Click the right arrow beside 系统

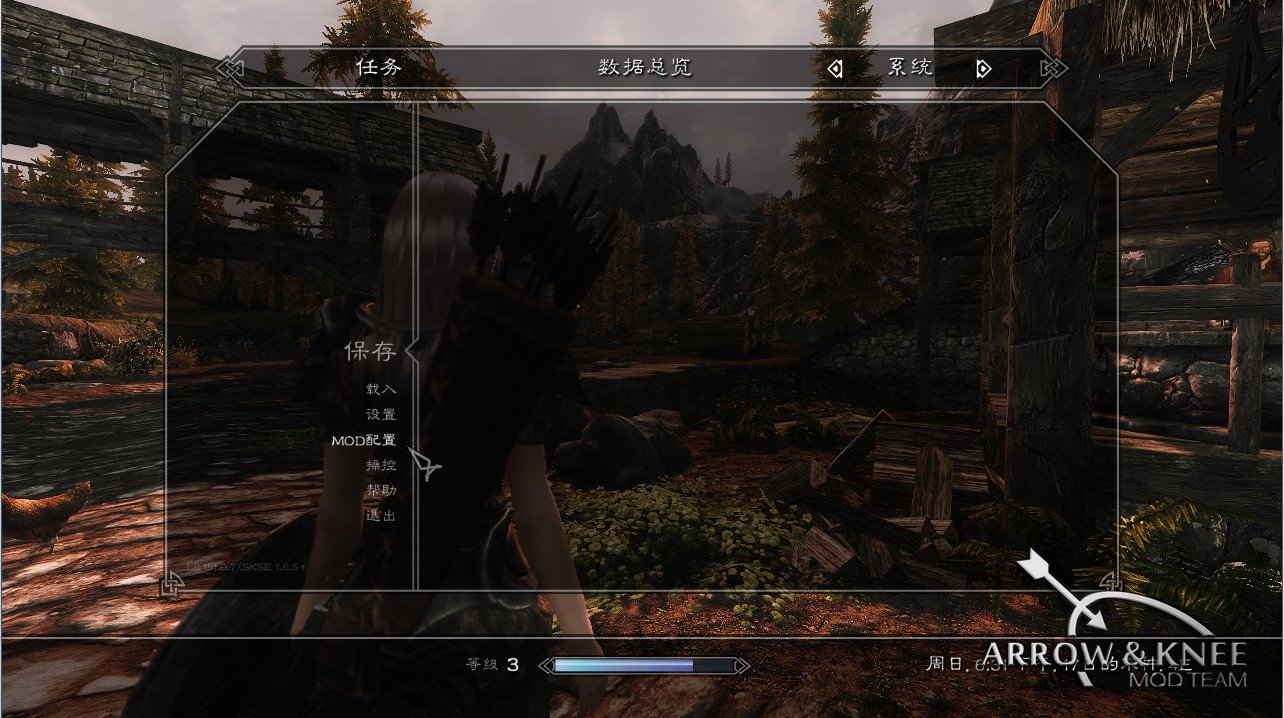coord(983,69)
